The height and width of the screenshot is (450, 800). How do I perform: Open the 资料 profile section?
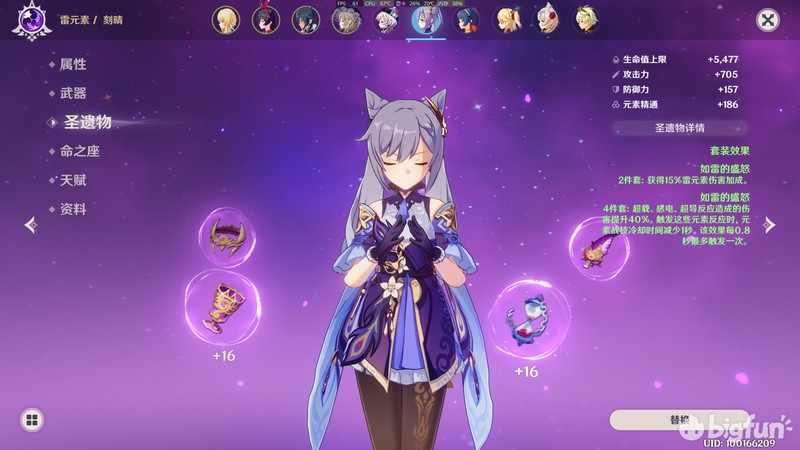tap(73, 209)
